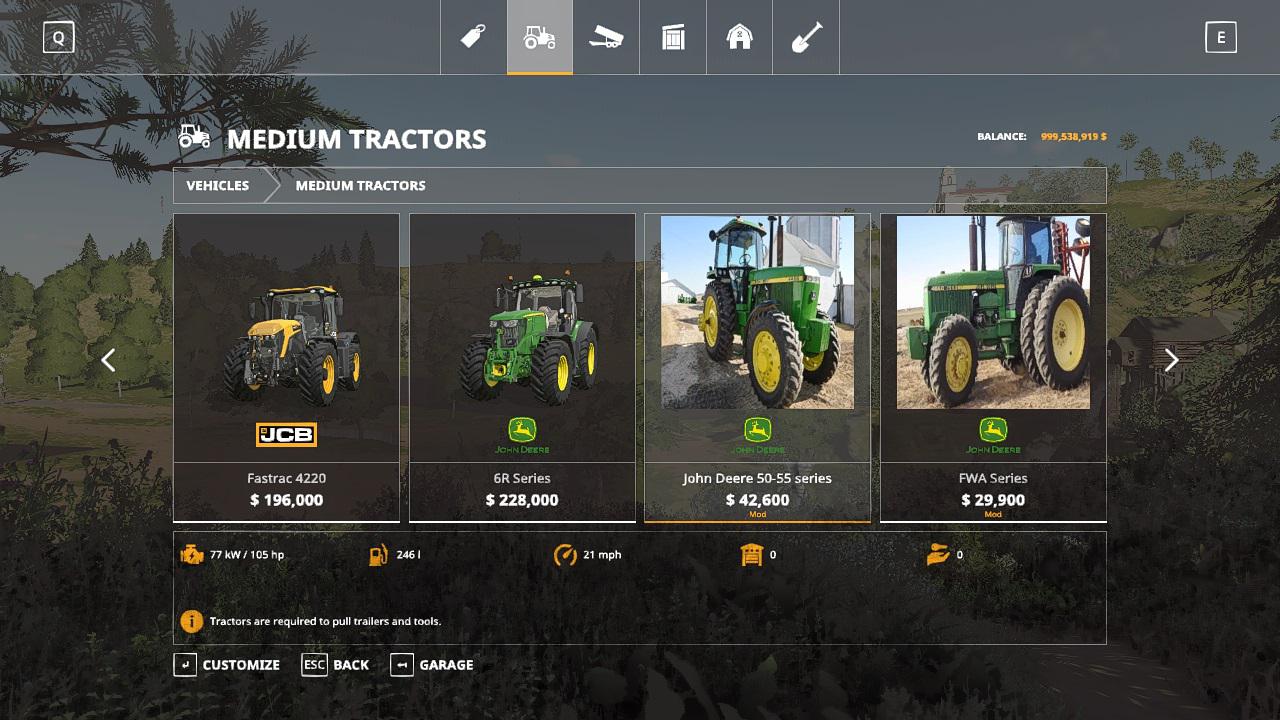1280x720 pixels.
Task: Switch to the container objects tab
Action: click(x=673, y=38)
